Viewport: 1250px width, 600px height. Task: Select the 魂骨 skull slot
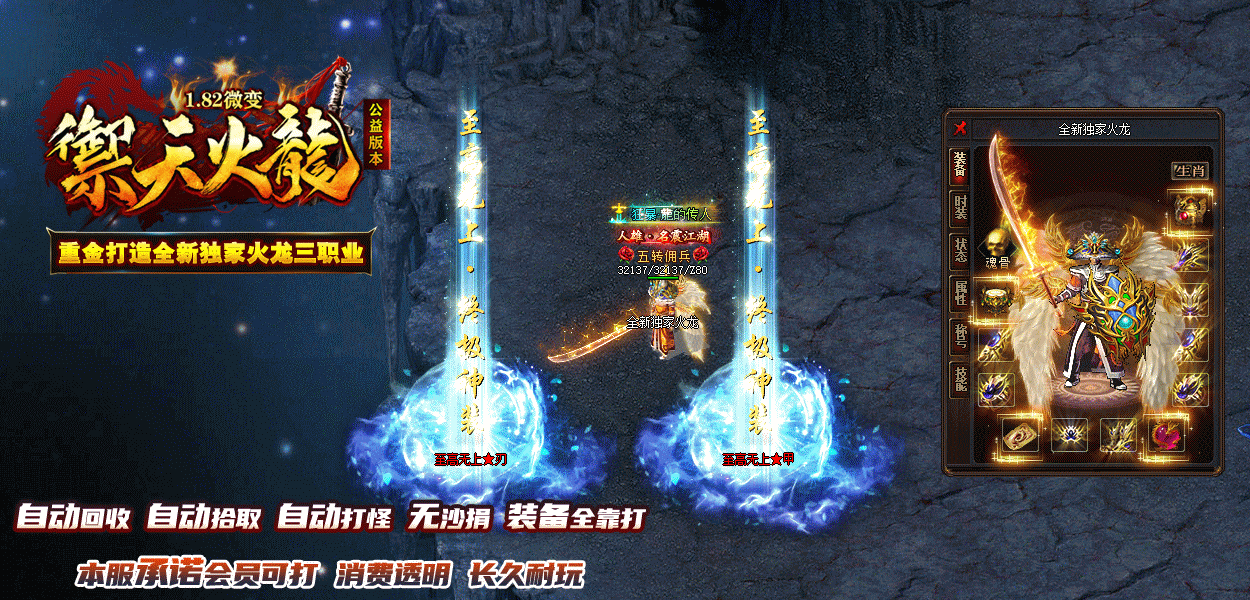point(997,243)
